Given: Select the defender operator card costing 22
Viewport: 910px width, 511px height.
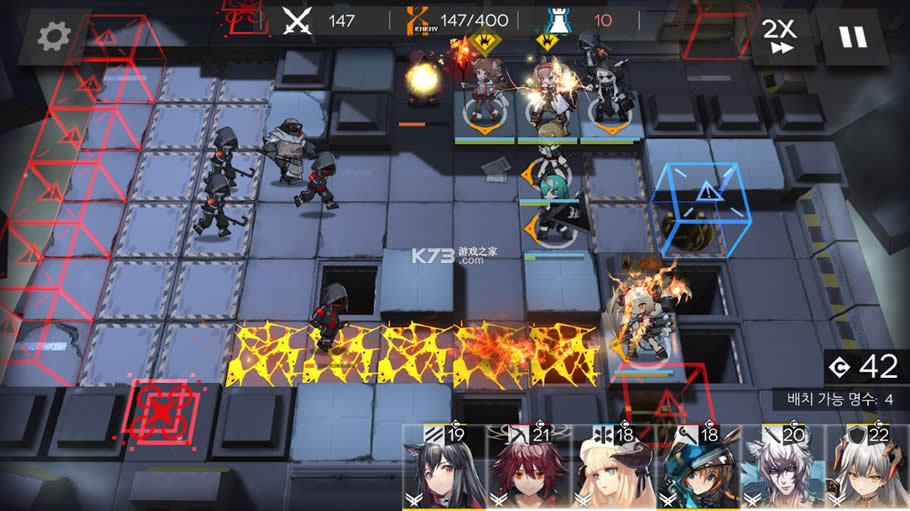Looking at the screenshot, I should (x=867, y=470).
